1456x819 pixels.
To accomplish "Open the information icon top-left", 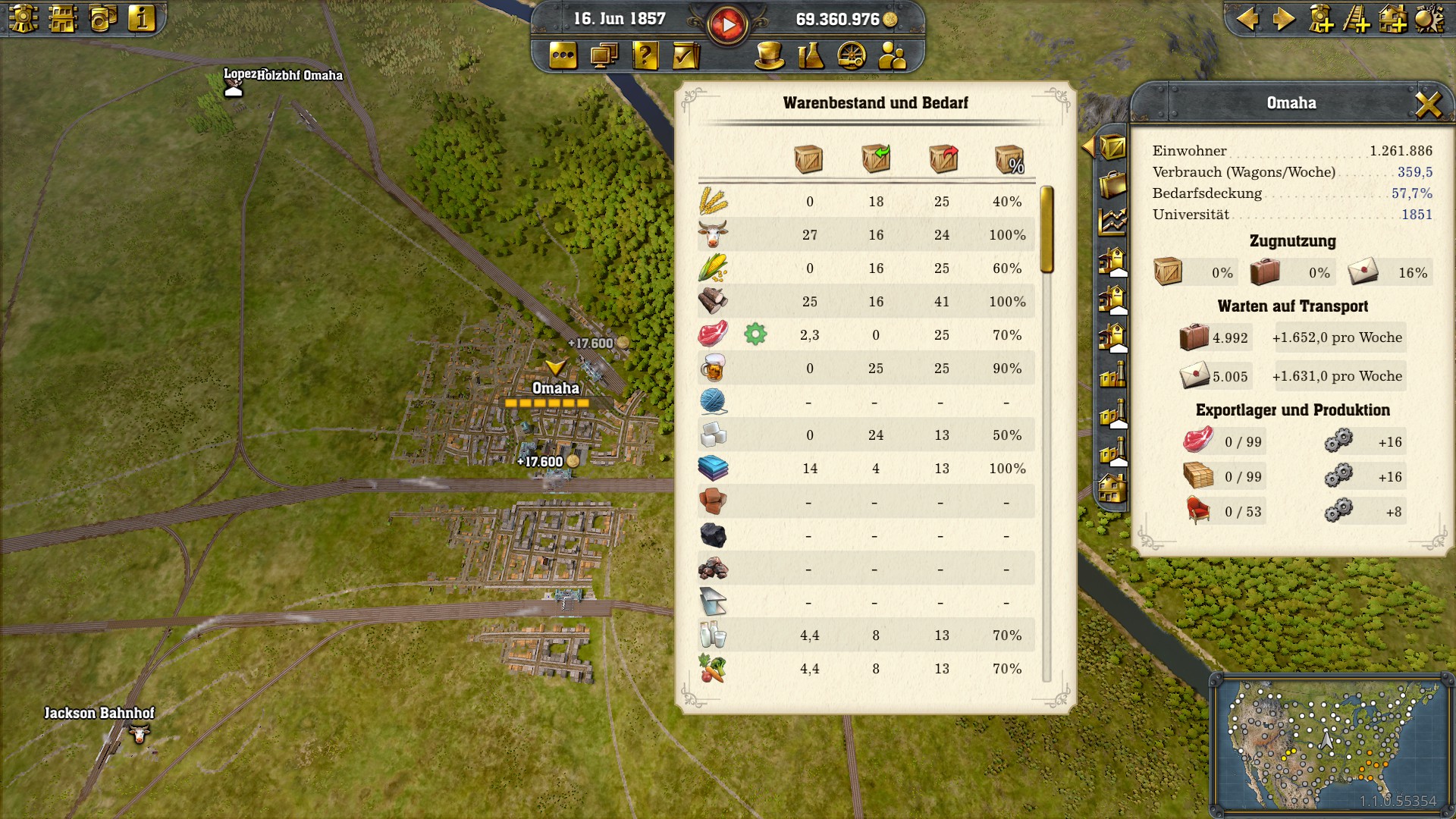I will pyautogui.click(x=142, y=18).
